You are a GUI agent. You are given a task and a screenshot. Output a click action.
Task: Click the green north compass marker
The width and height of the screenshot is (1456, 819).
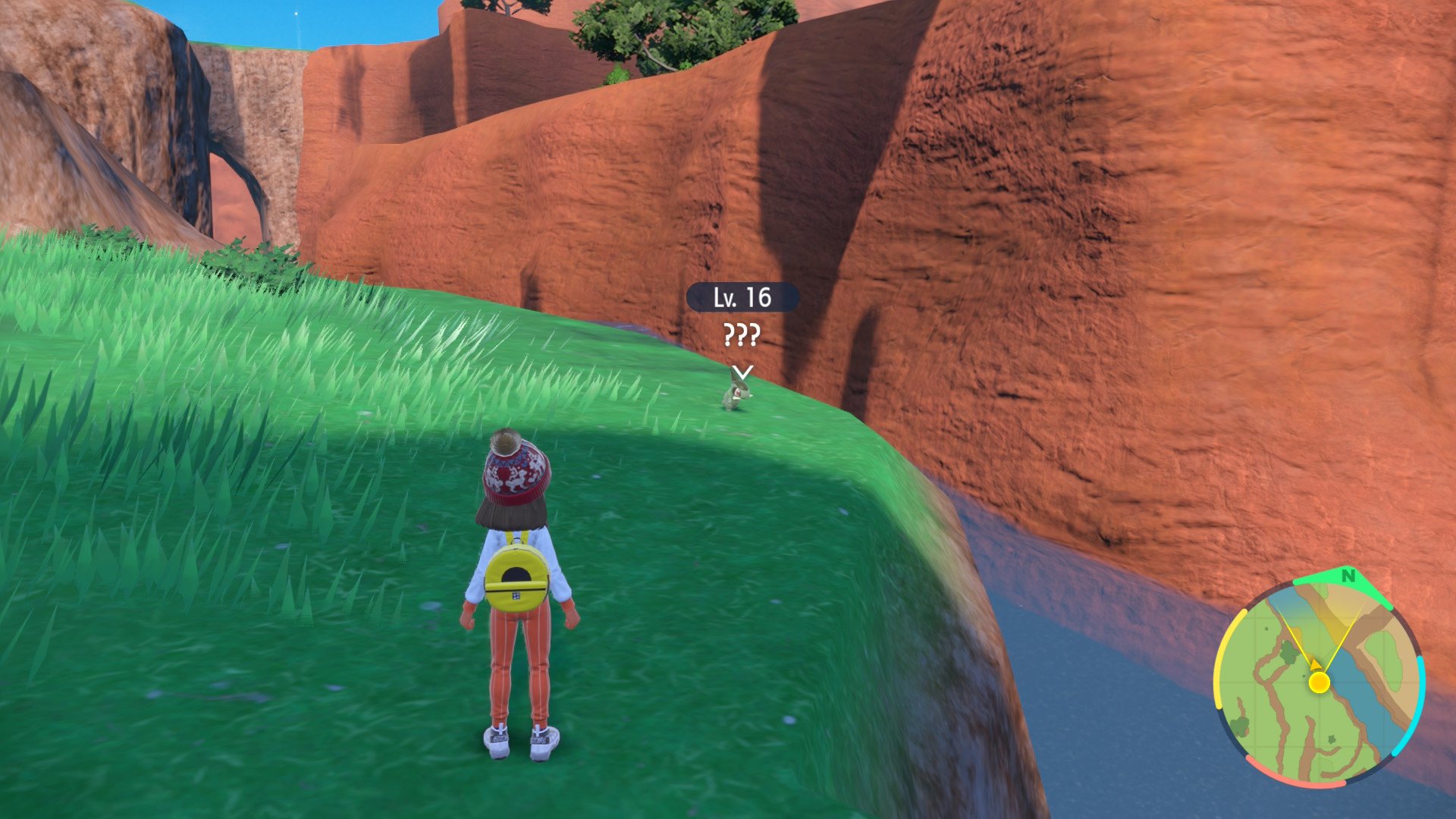tap(1348, 577)
